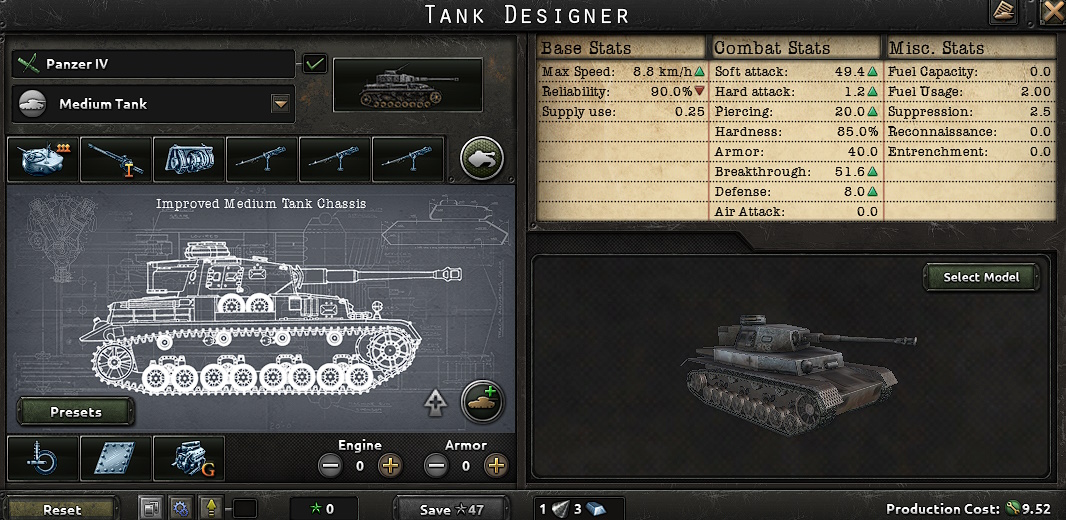
Task: Click the blue gear icon in bottom bar
Action: (x=180, y=508)
